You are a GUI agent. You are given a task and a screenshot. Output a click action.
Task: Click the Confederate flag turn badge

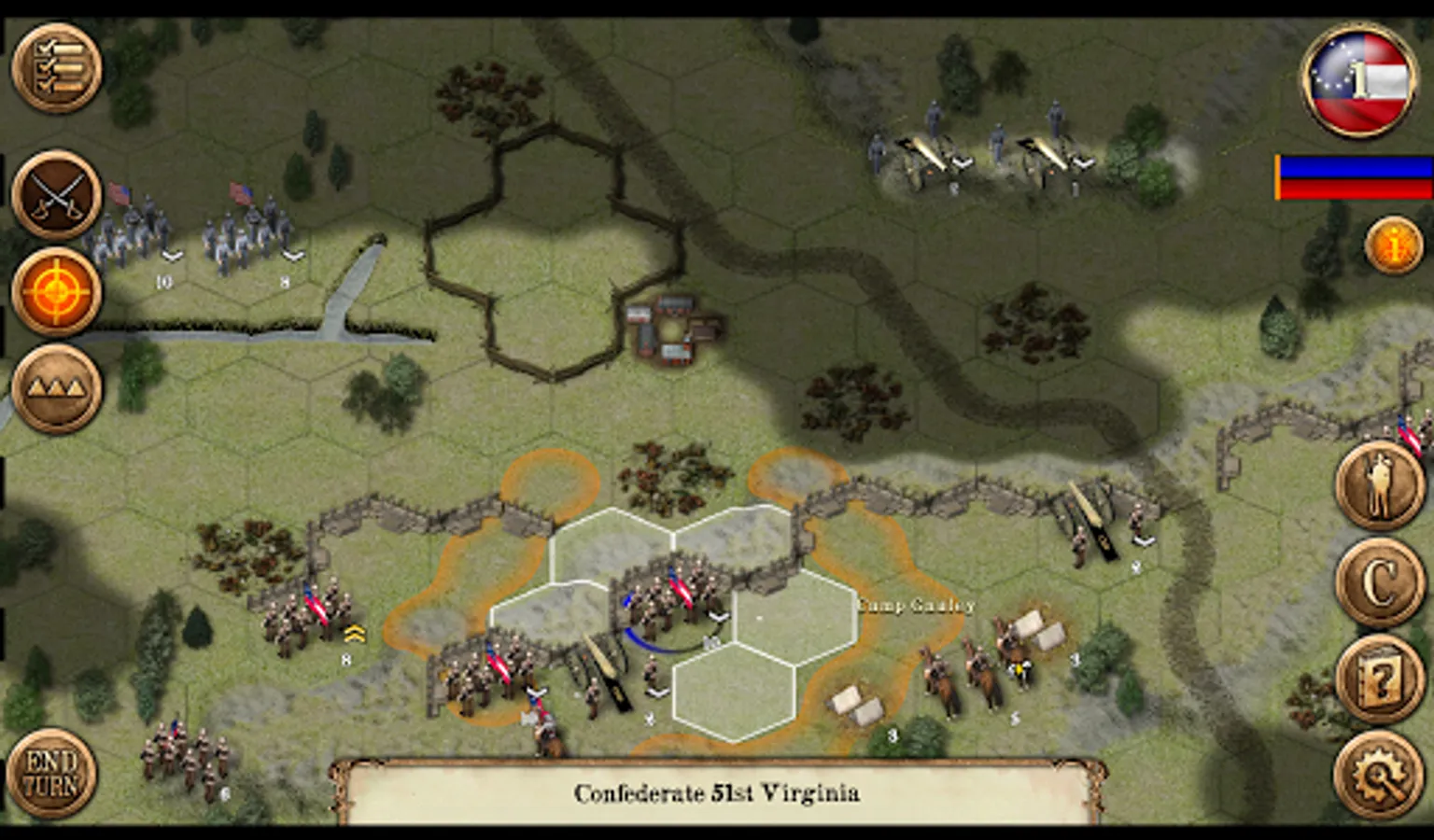coord(1359,80)
